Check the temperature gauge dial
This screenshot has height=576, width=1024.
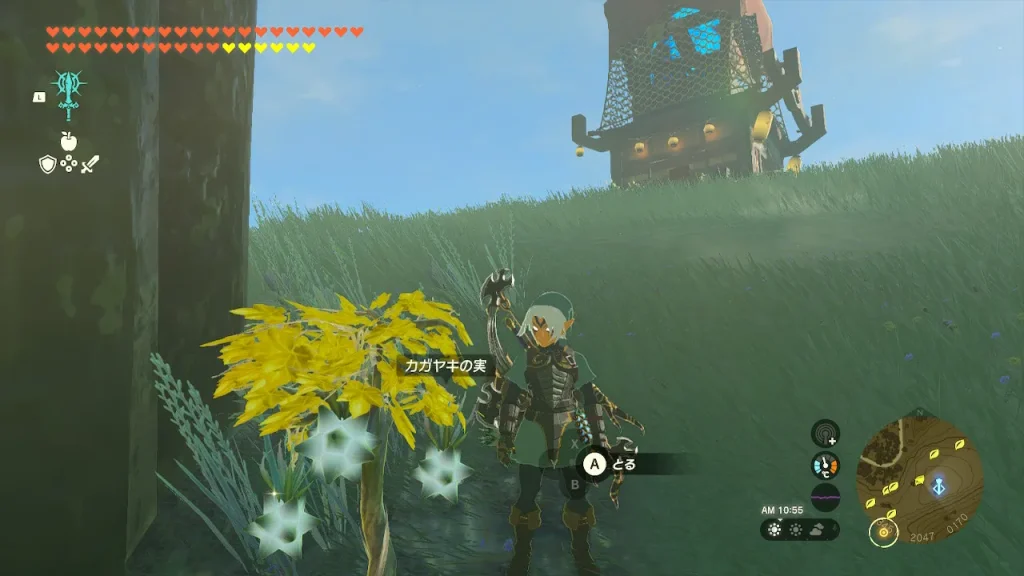click(x=825, y=465)
